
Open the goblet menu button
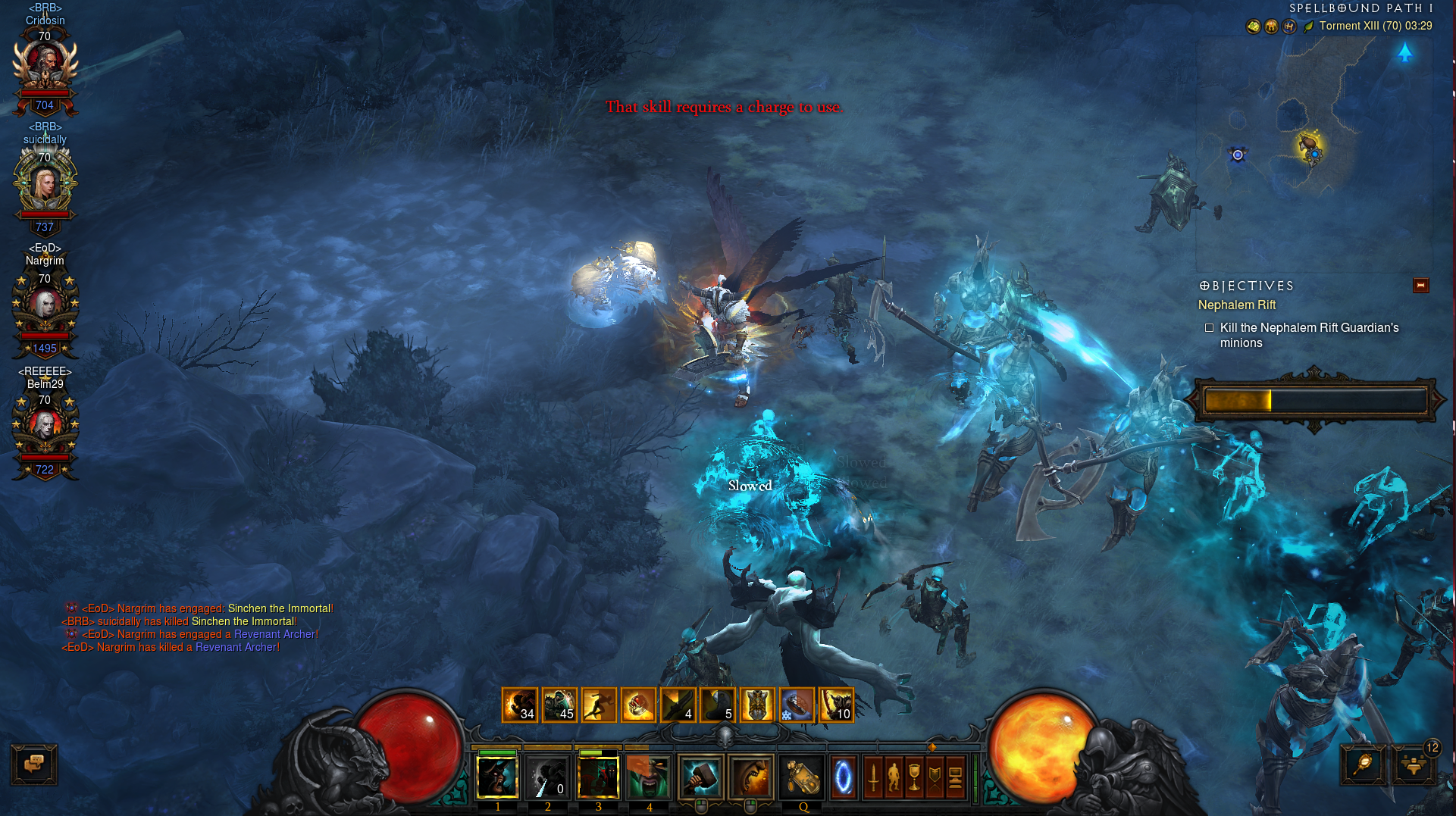point(915,777)
